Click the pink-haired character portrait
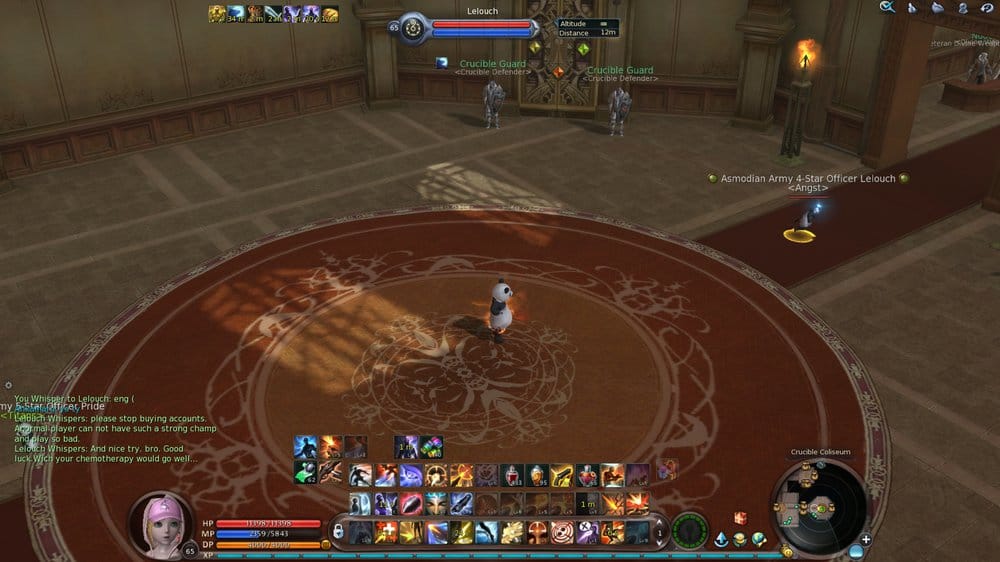This screenshot has width=1000, height=562. pyautogui.click(x=160, y=524)
